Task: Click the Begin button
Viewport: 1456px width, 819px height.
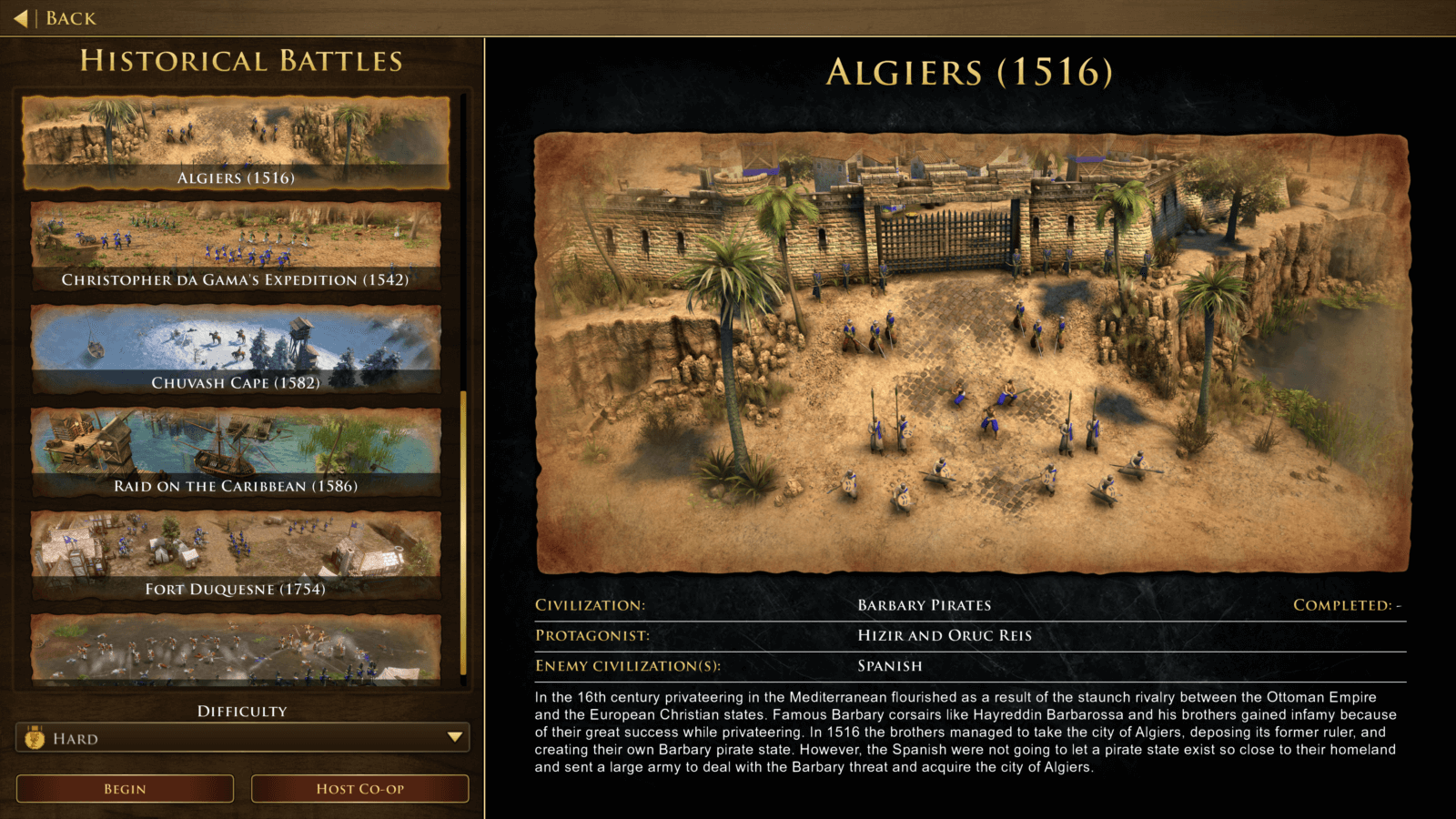Action: 124,788
